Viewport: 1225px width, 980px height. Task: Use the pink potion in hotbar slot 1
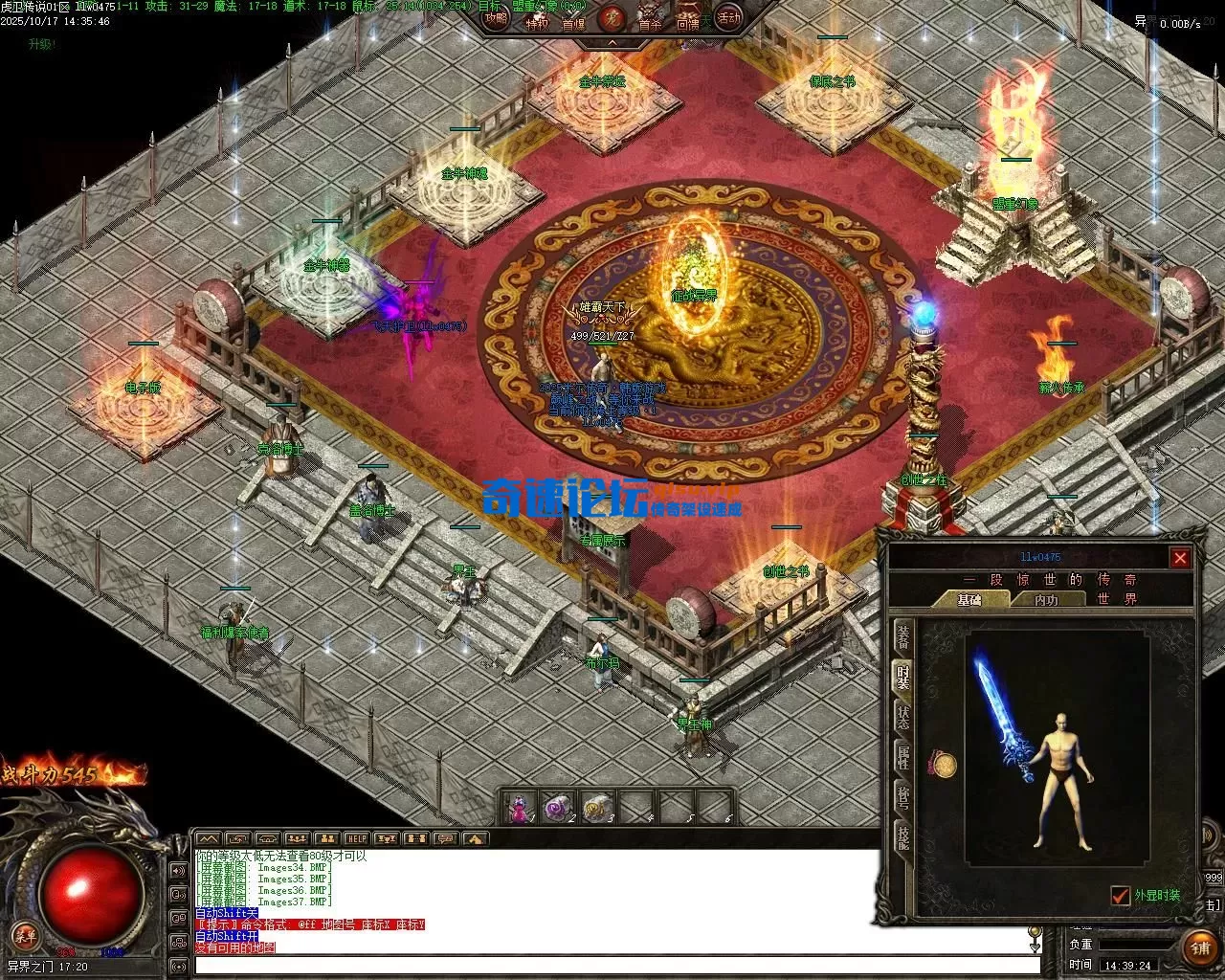click(x=520, y=808)
